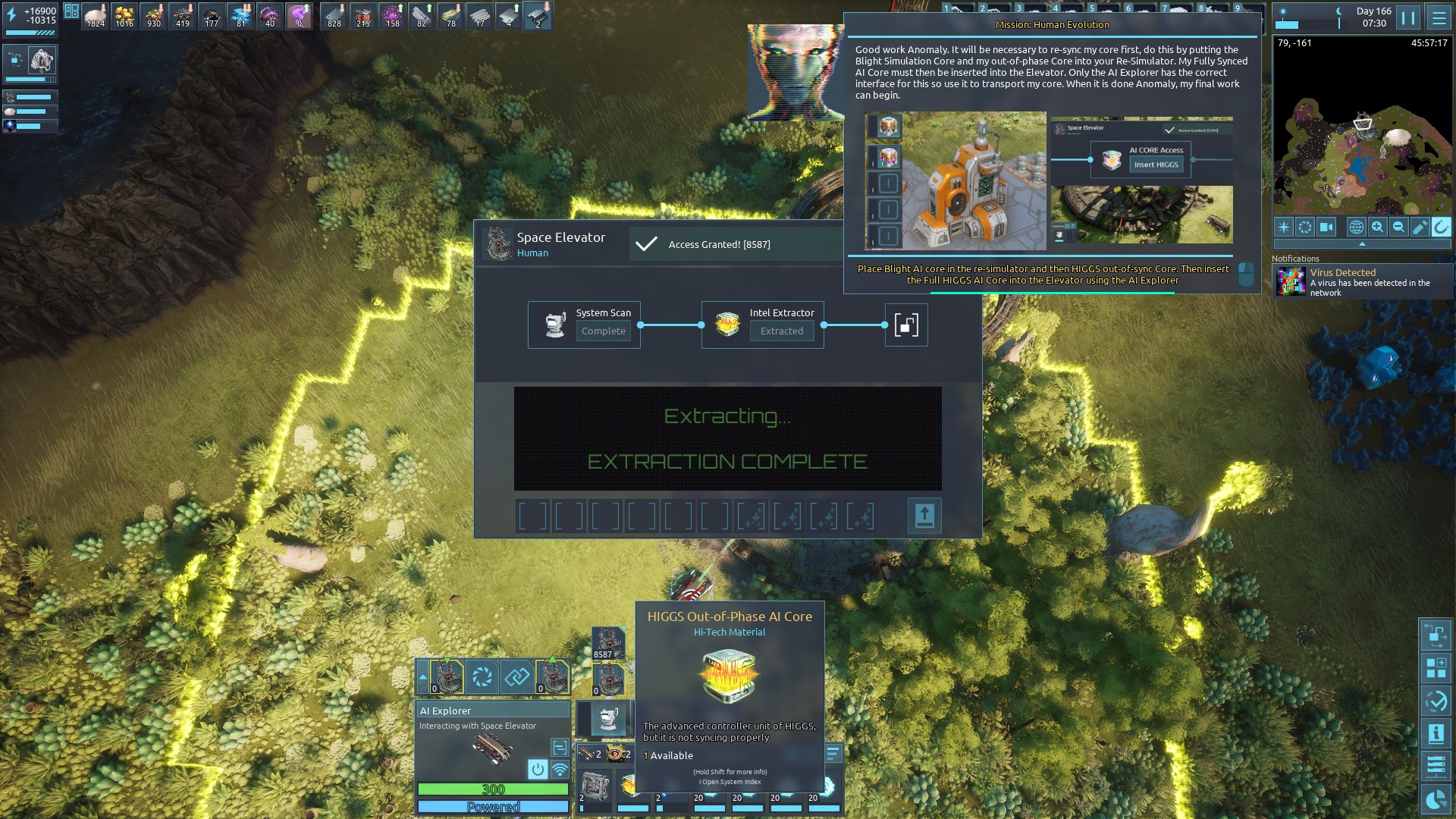
Task: Click the expand-window node in Space Elevator
Action: (906, 325)
